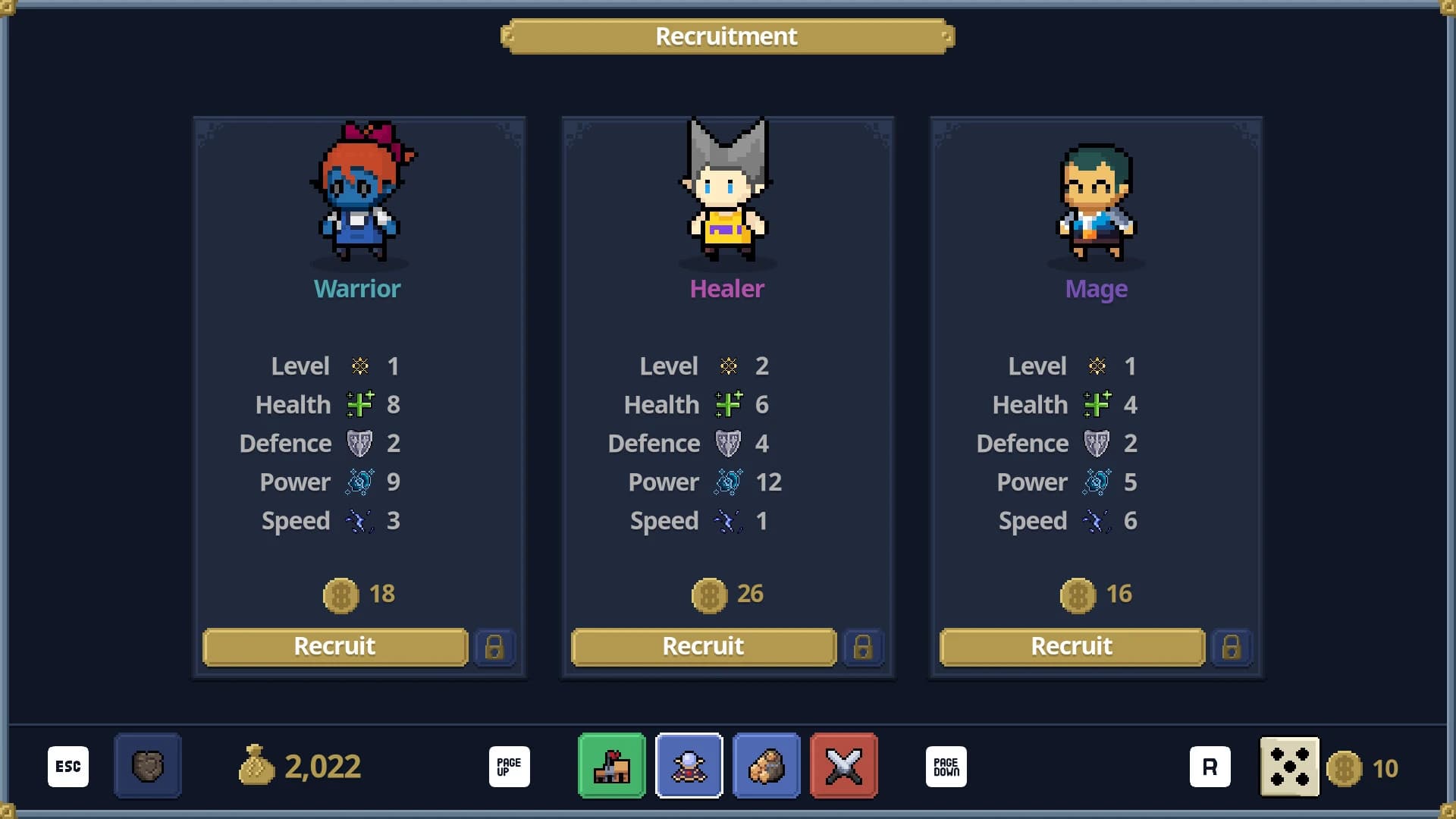Image resolution: width=1456 pixels, height=819 pixels.
Task: Recruit the Warrior for 18 gold
Action: [334, 647]
